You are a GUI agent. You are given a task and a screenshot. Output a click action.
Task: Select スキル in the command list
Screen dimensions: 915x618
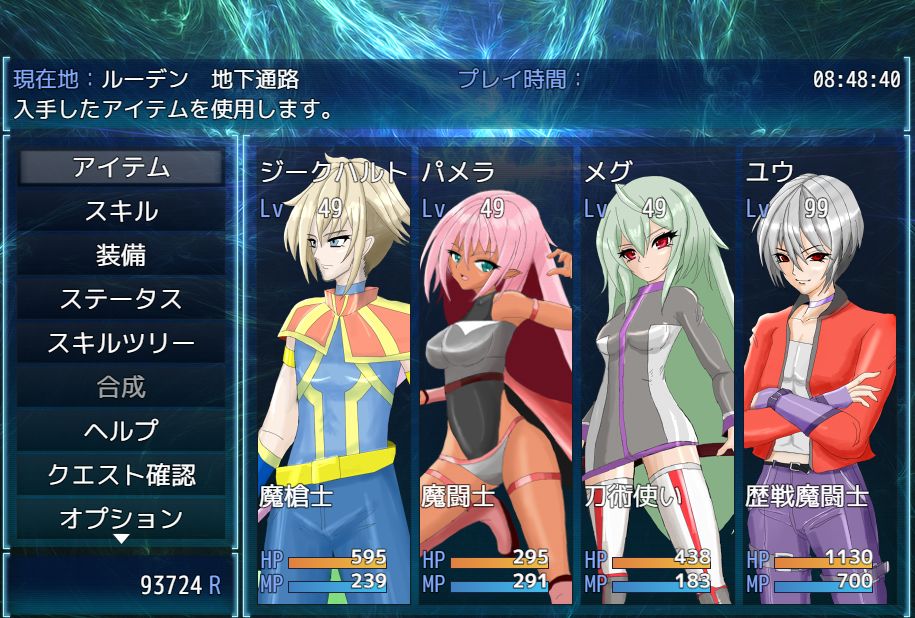click(121, 211)
